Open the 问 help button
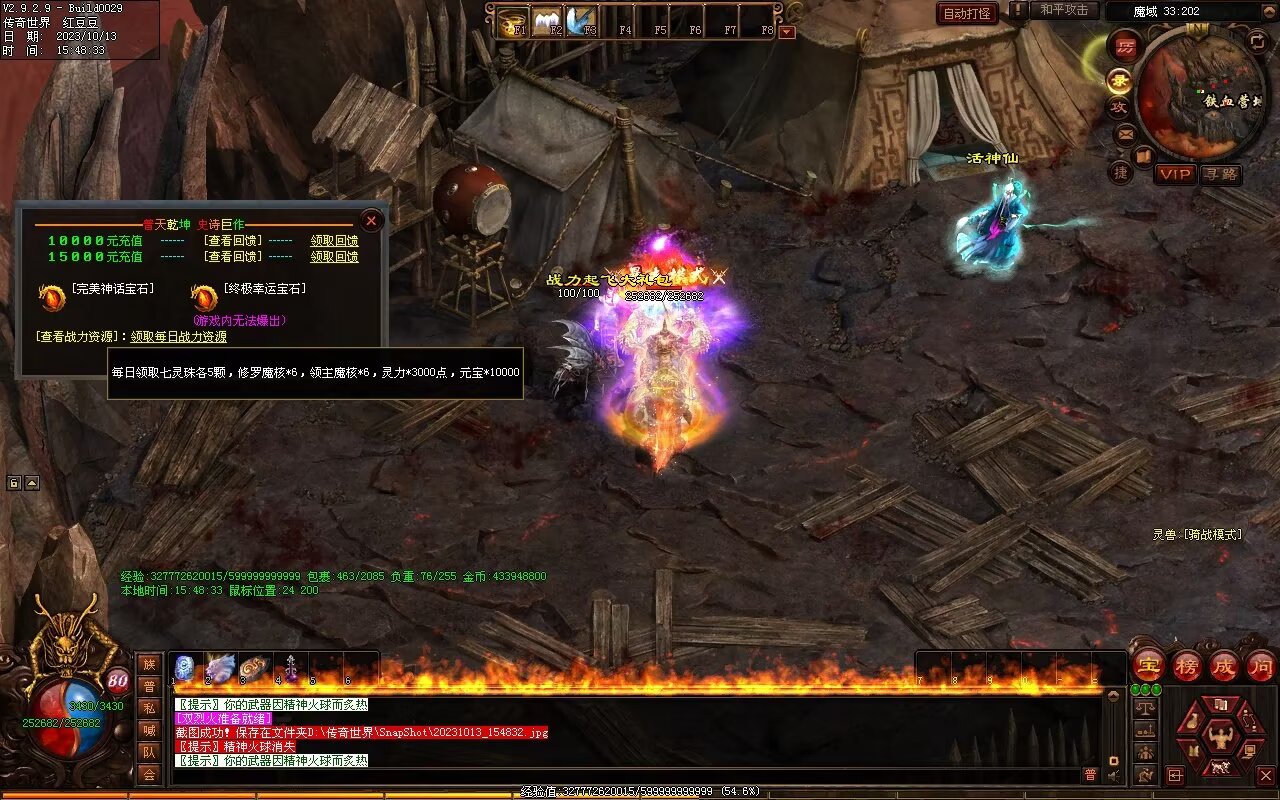This screenshot has width=1280, height=800. tap(1261, 665)
